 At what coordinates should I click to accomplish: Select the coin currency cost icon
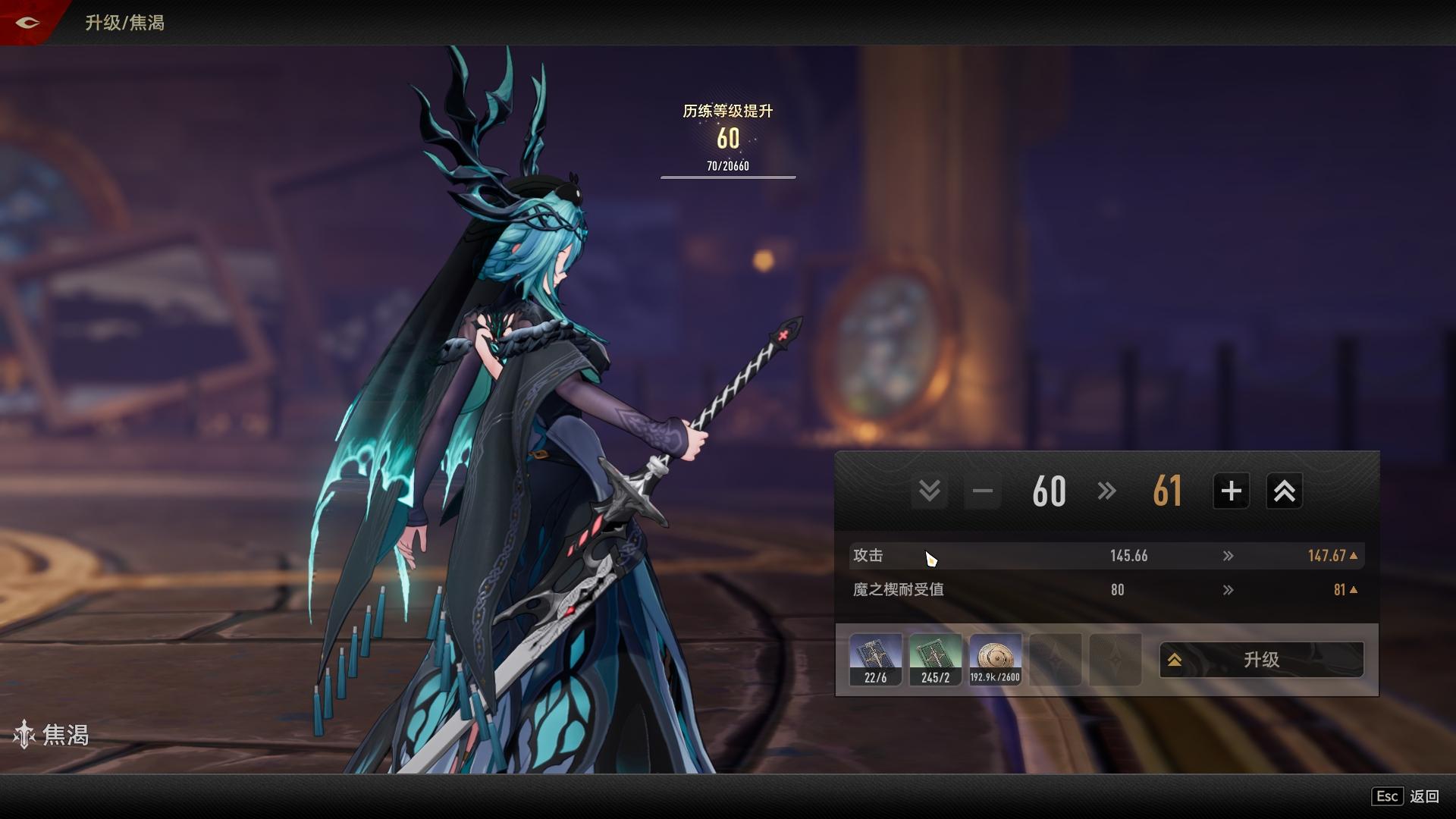pos(995,660)
